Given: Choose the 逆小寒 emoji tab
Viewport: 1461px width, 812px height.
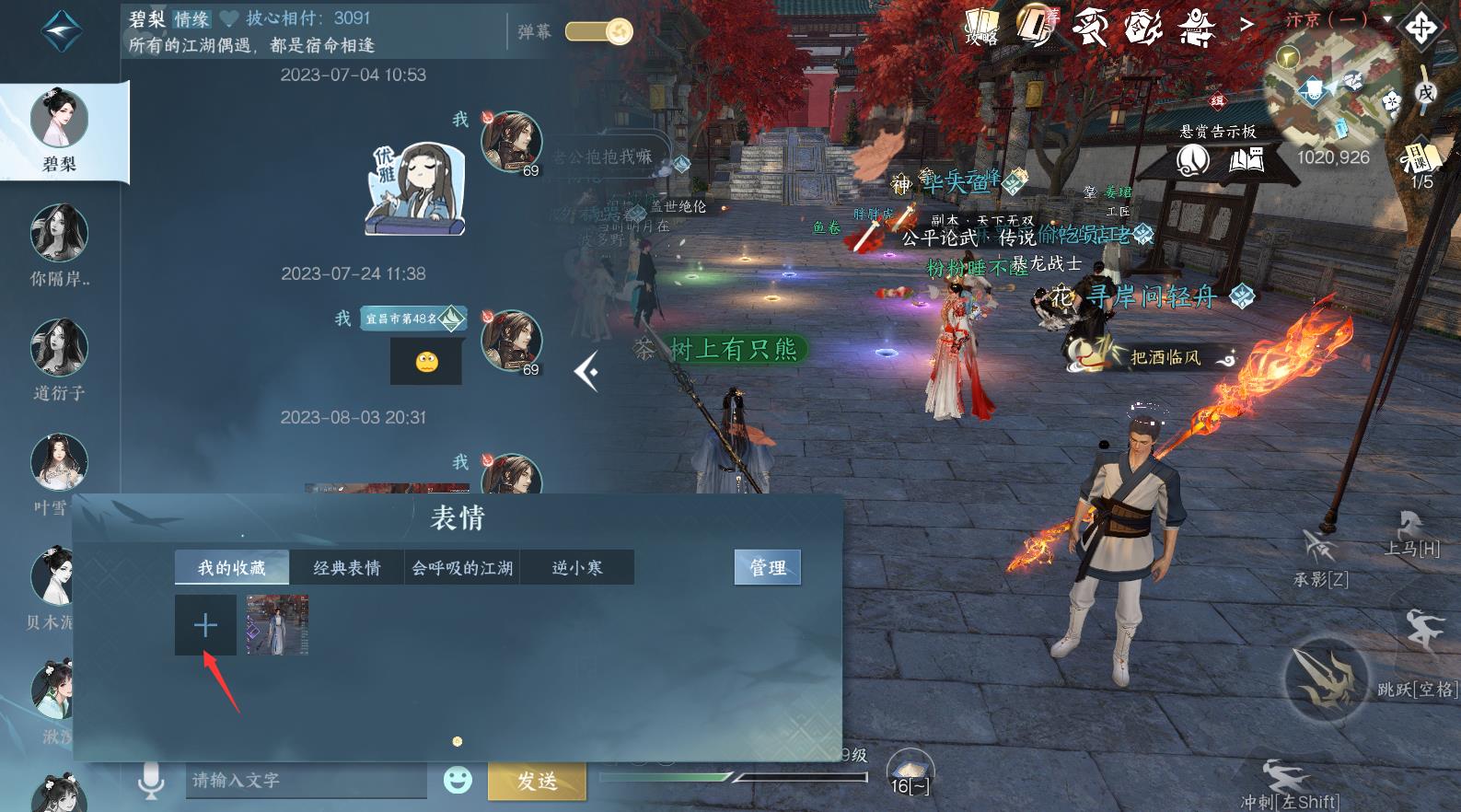Looking at the screenshot, I should pos(577,568).
